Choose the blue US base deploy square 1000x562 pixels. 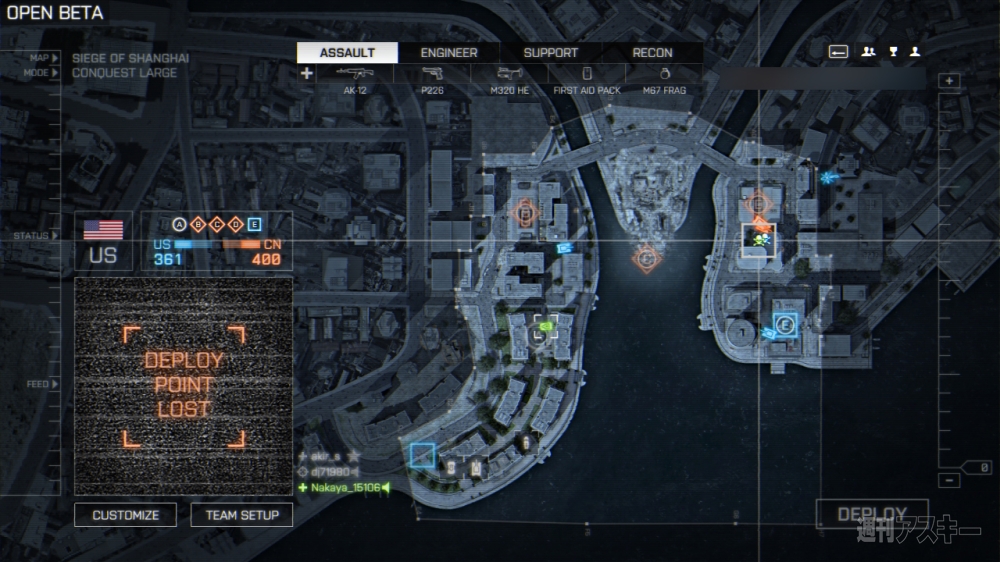click(423, 456)
